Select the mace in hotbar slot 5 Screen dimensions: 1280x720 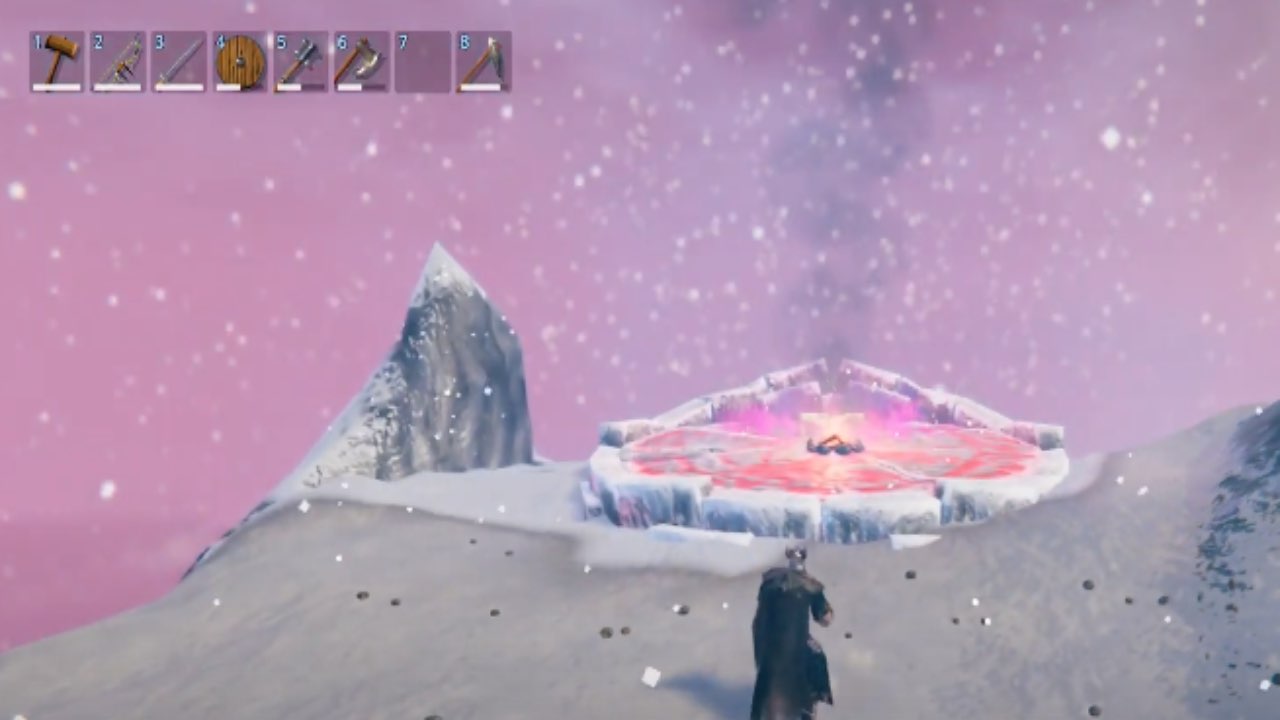[x=301, y=61]
